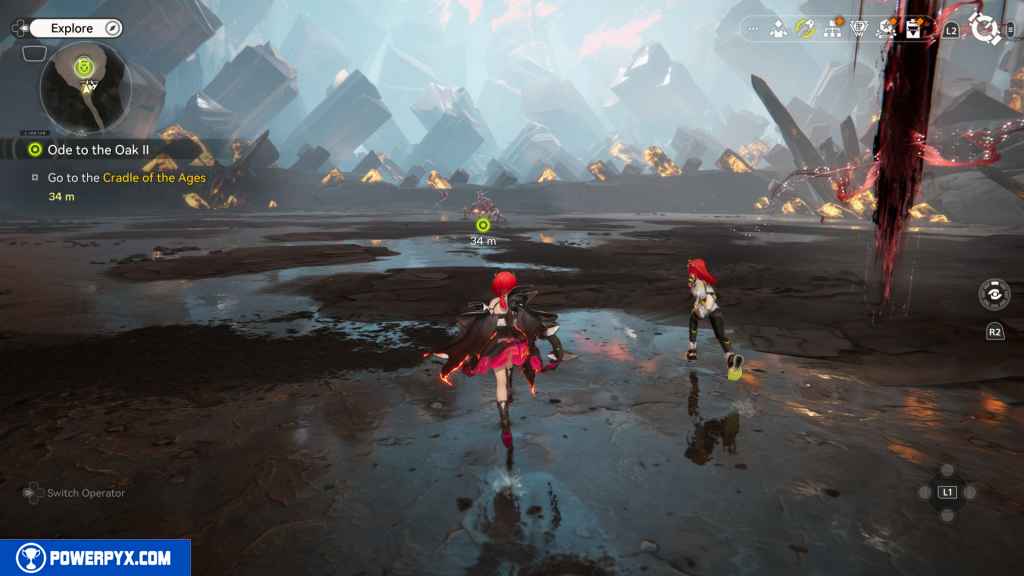The height and width of the screenshot is (576, 1024).
Task: Click the Cradle of the Ages objective text
Action: pos(154,178)
